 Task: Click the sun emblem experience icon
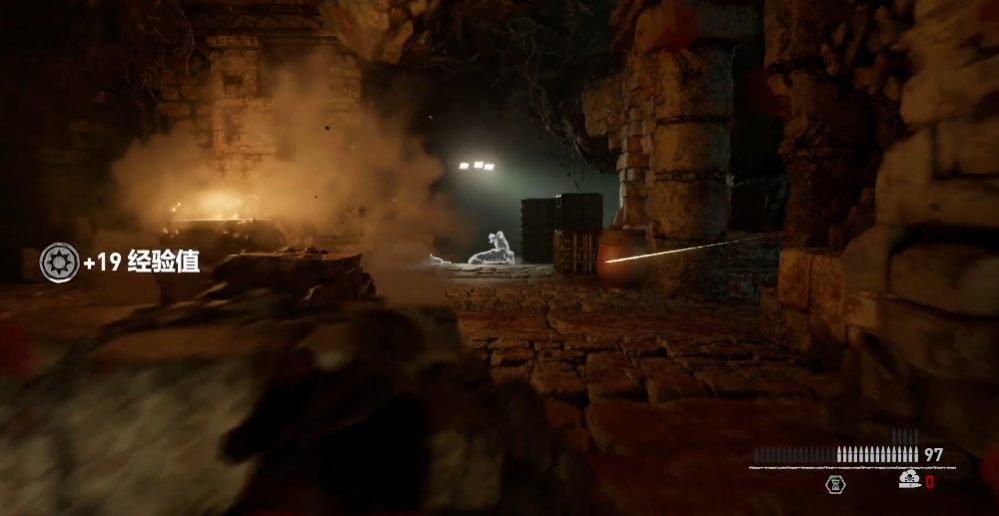(59, 263)
